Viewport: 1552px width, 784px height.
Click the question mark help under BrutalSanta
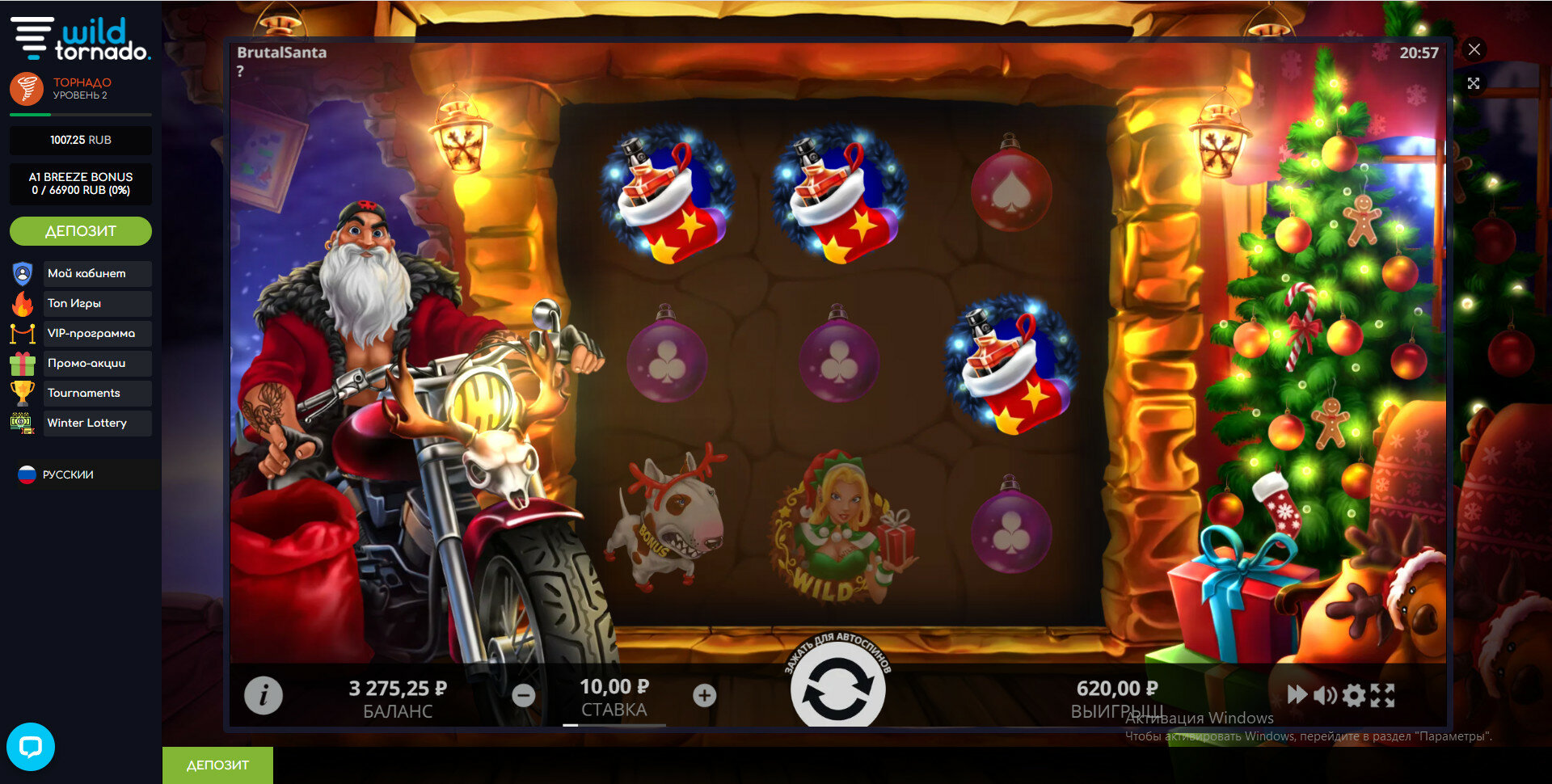(x=240, y=71)
